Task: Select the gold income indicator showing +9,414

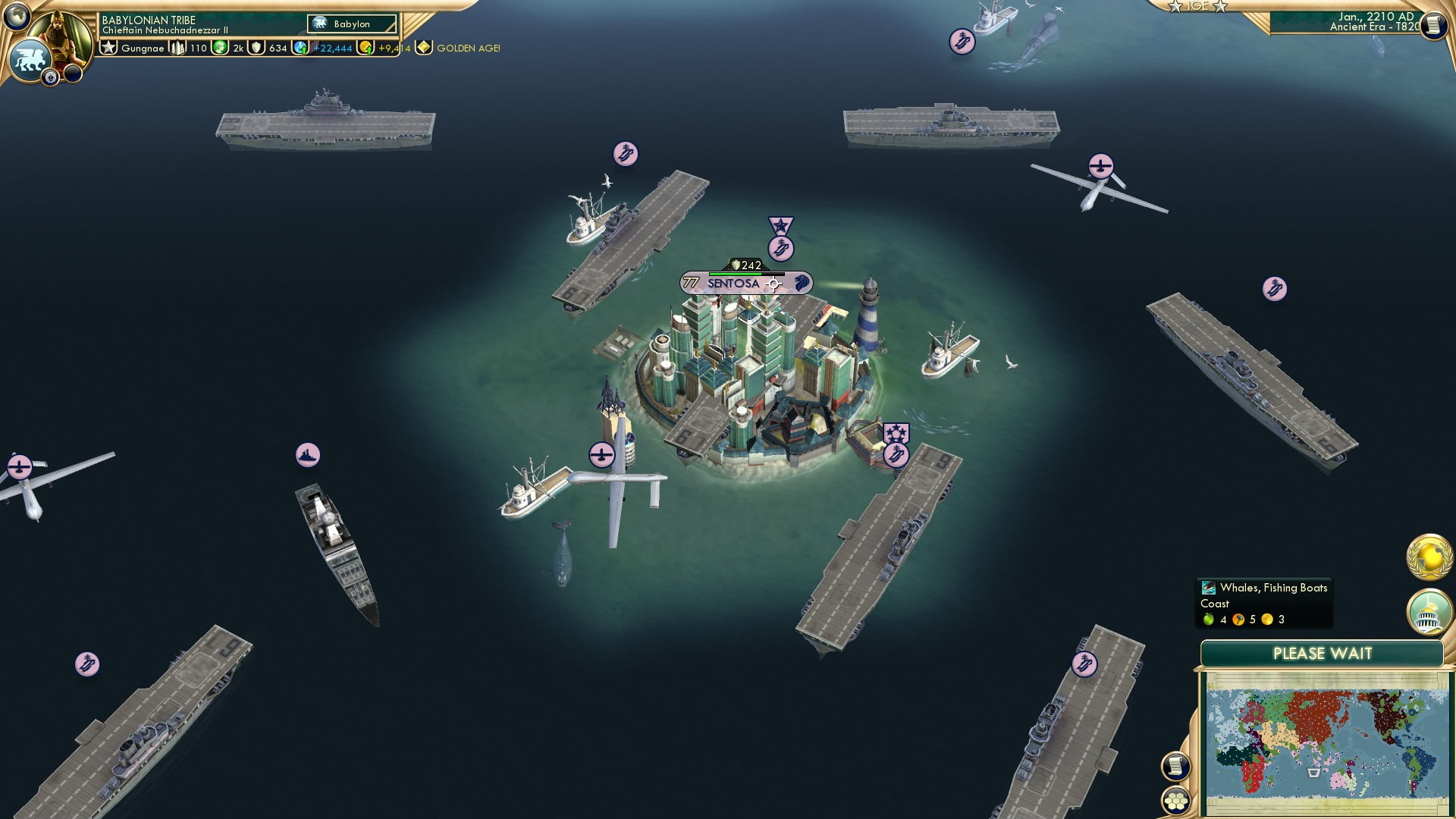Action: coord(394,47)
